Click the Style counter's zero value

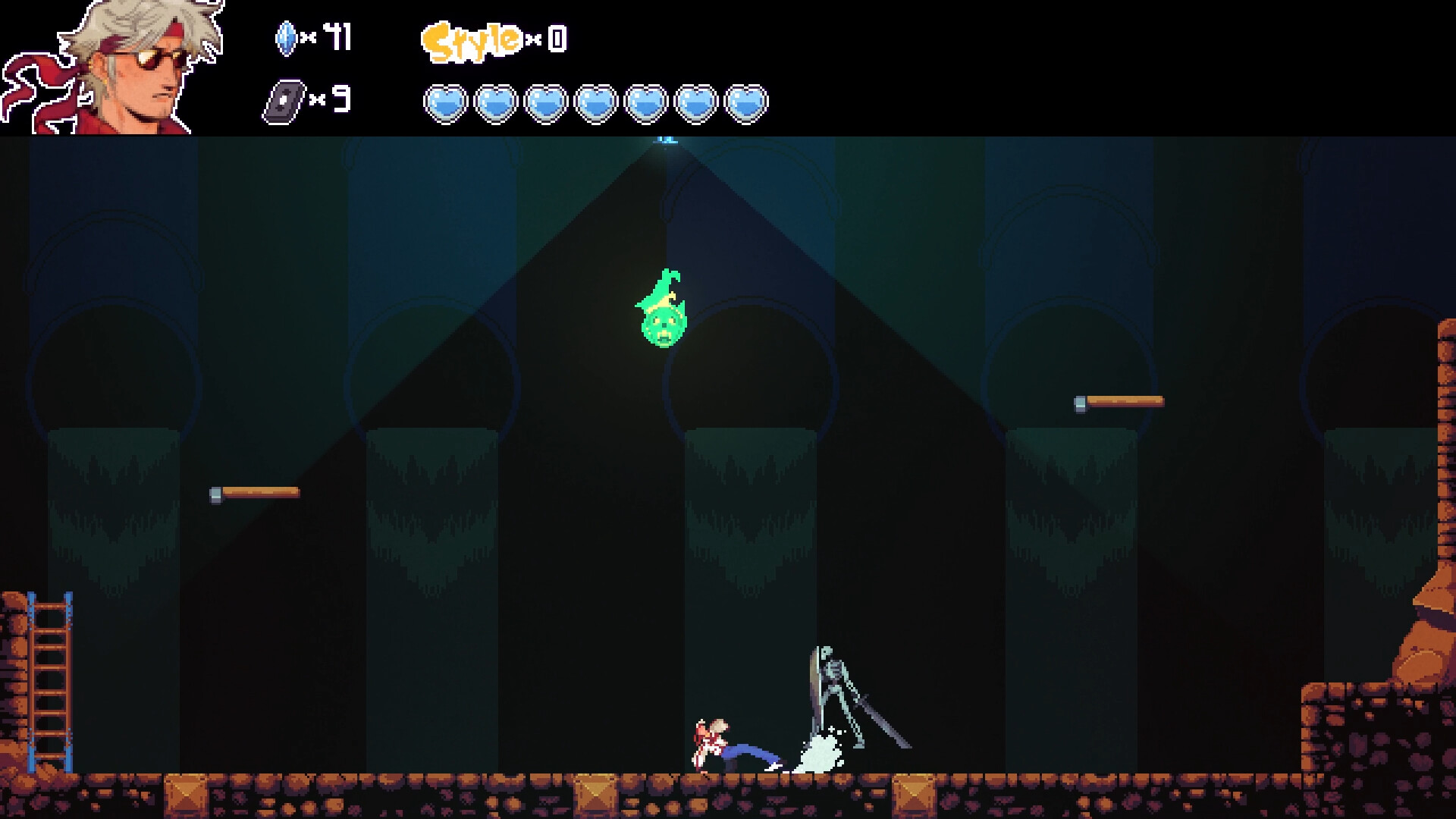pyautogui.click(x=556, y=38)
